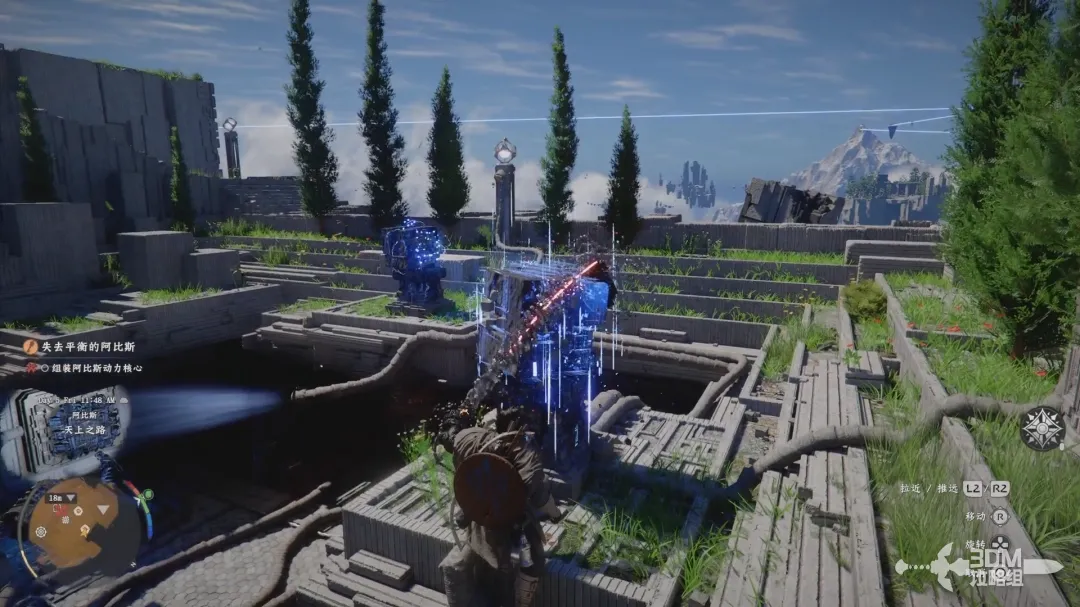The width and height of the screenshot is (1080, 607).
Task: Click the 组装阿比斯动力核心 objective
Action: tap(97, 367)
